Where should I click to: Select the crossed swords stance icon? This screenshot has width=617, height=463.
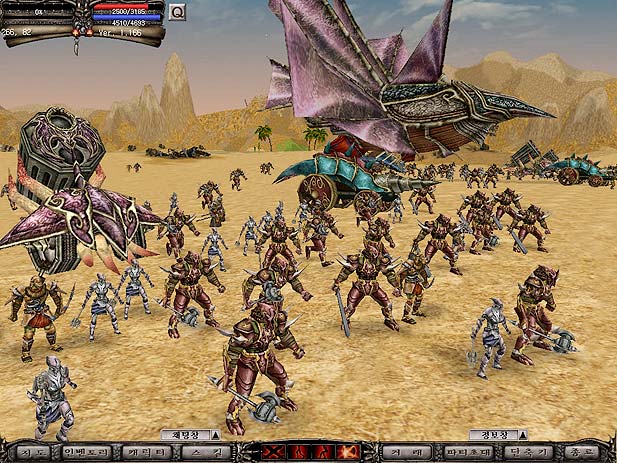pos(273,452)
